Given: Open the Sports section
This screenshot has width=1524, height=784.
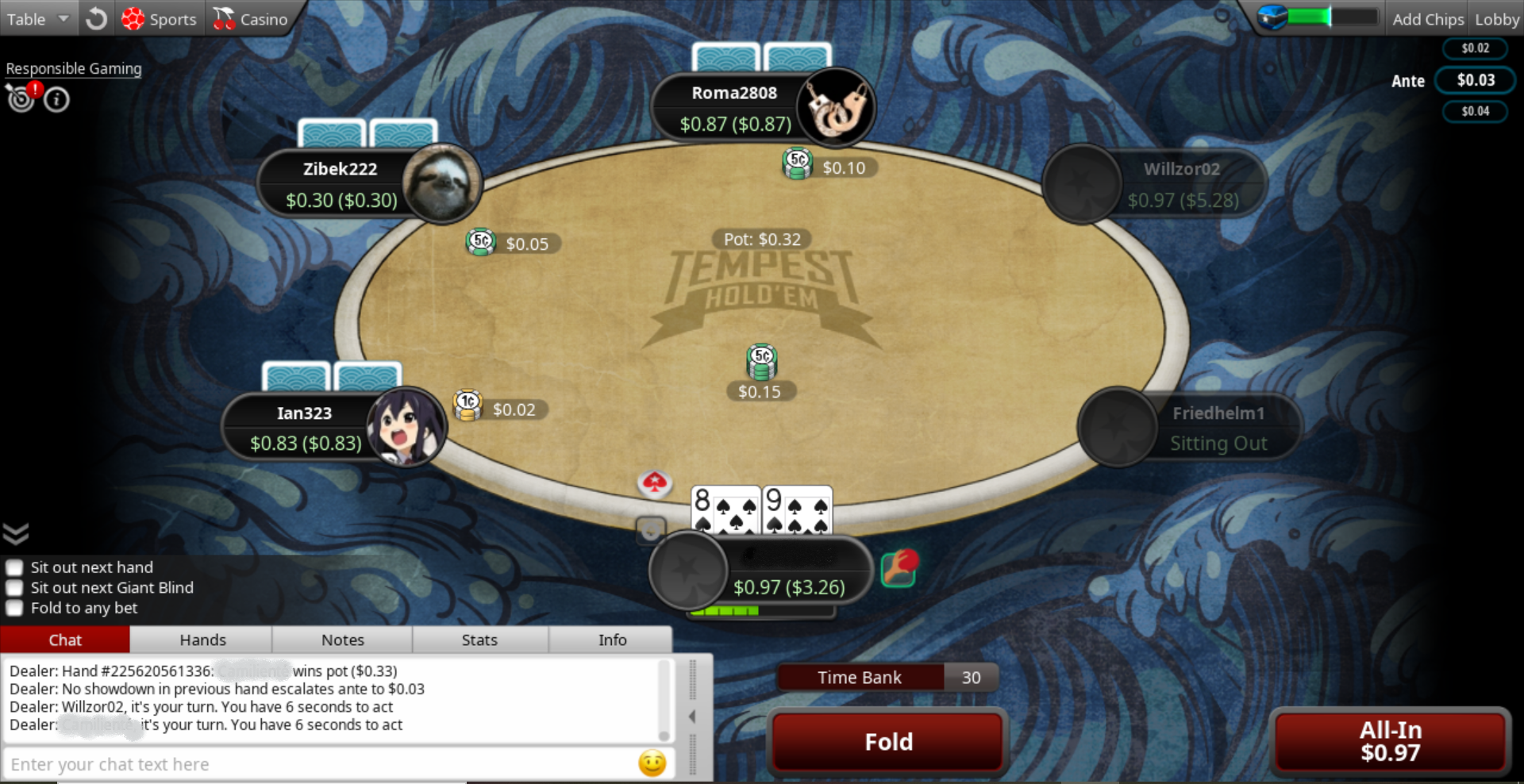Looking at the screenshot, I should 159,19.
